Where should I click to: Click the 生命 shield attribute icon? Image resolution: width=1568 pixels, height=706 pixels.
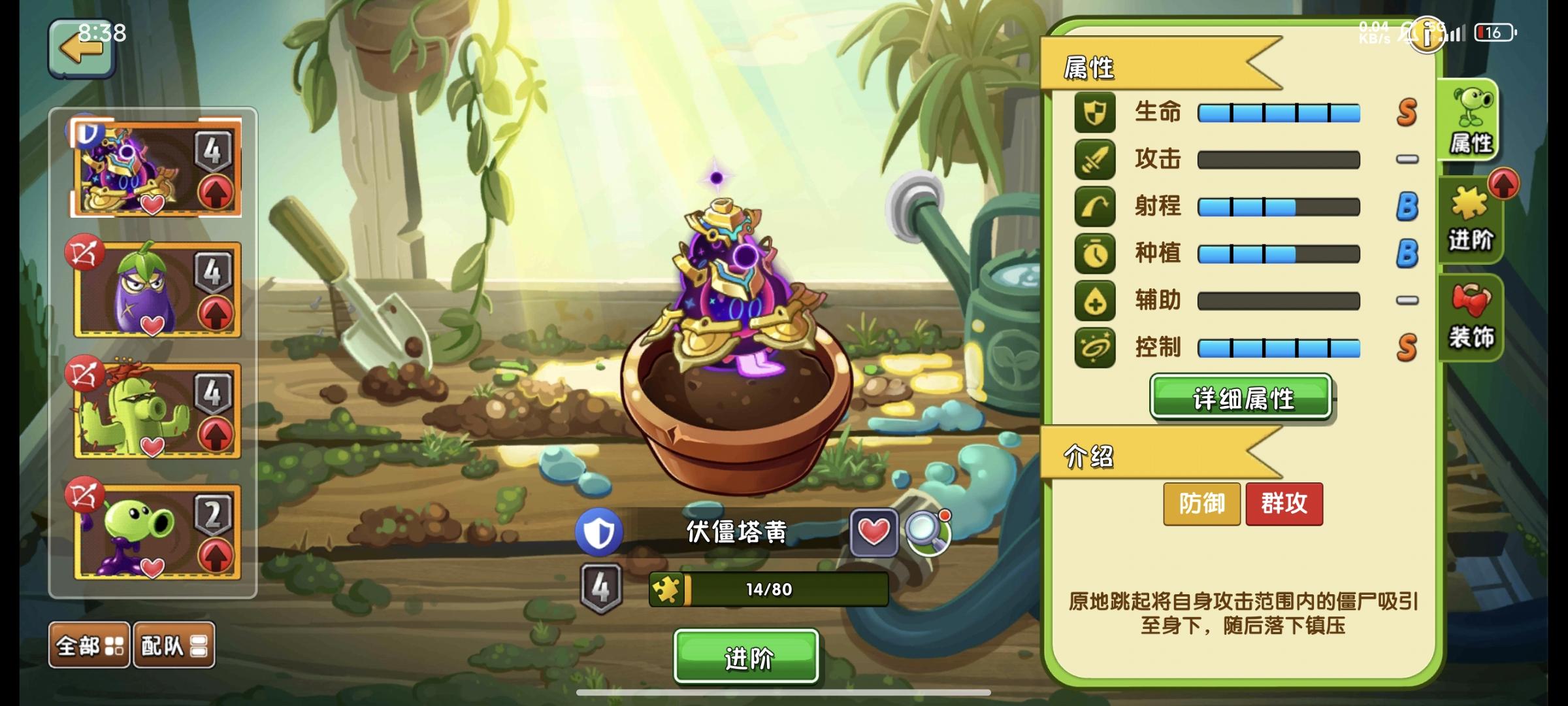click(x=1095, y=112)
